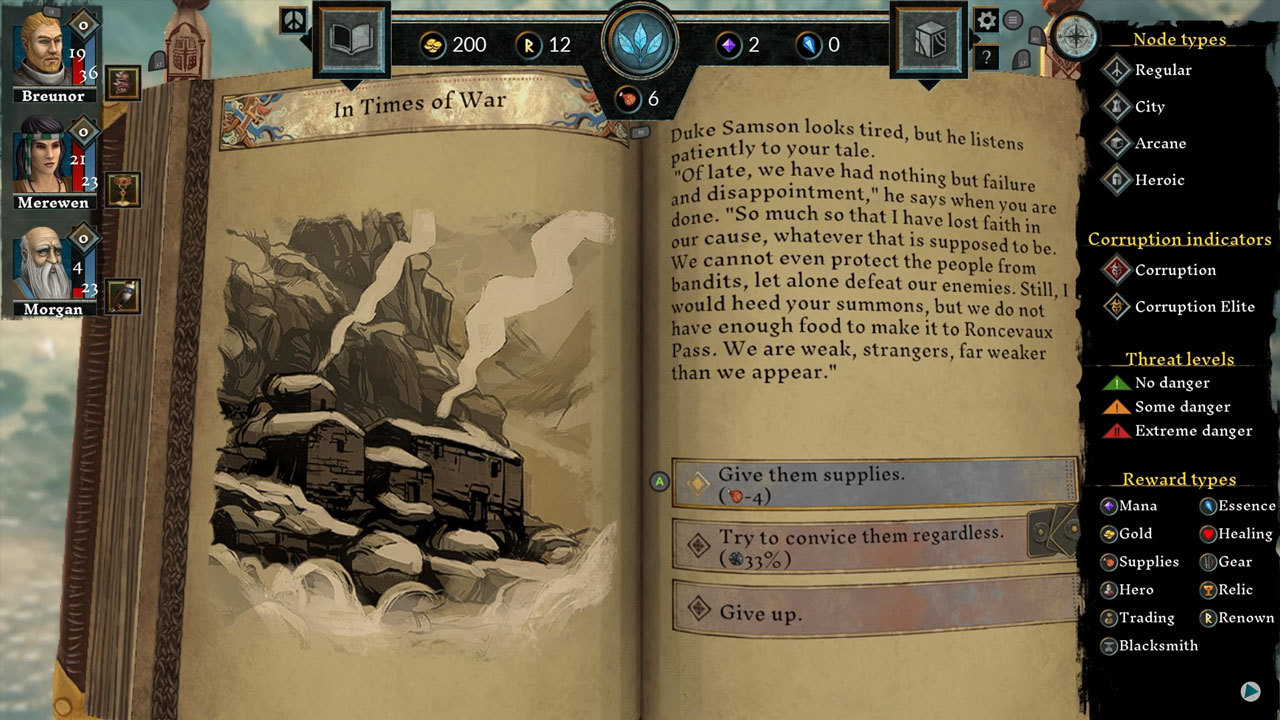Open Merewen's goblet relic slot
Image resolution: width=1280 pixels, height=720 pixels.
click(123, 189)
